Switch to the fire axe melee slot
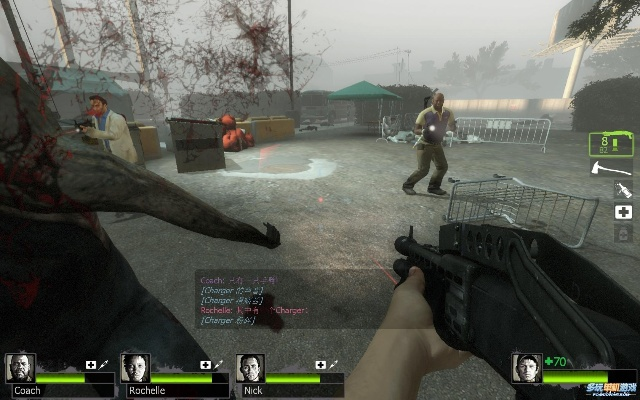 [x=611, y=169]
